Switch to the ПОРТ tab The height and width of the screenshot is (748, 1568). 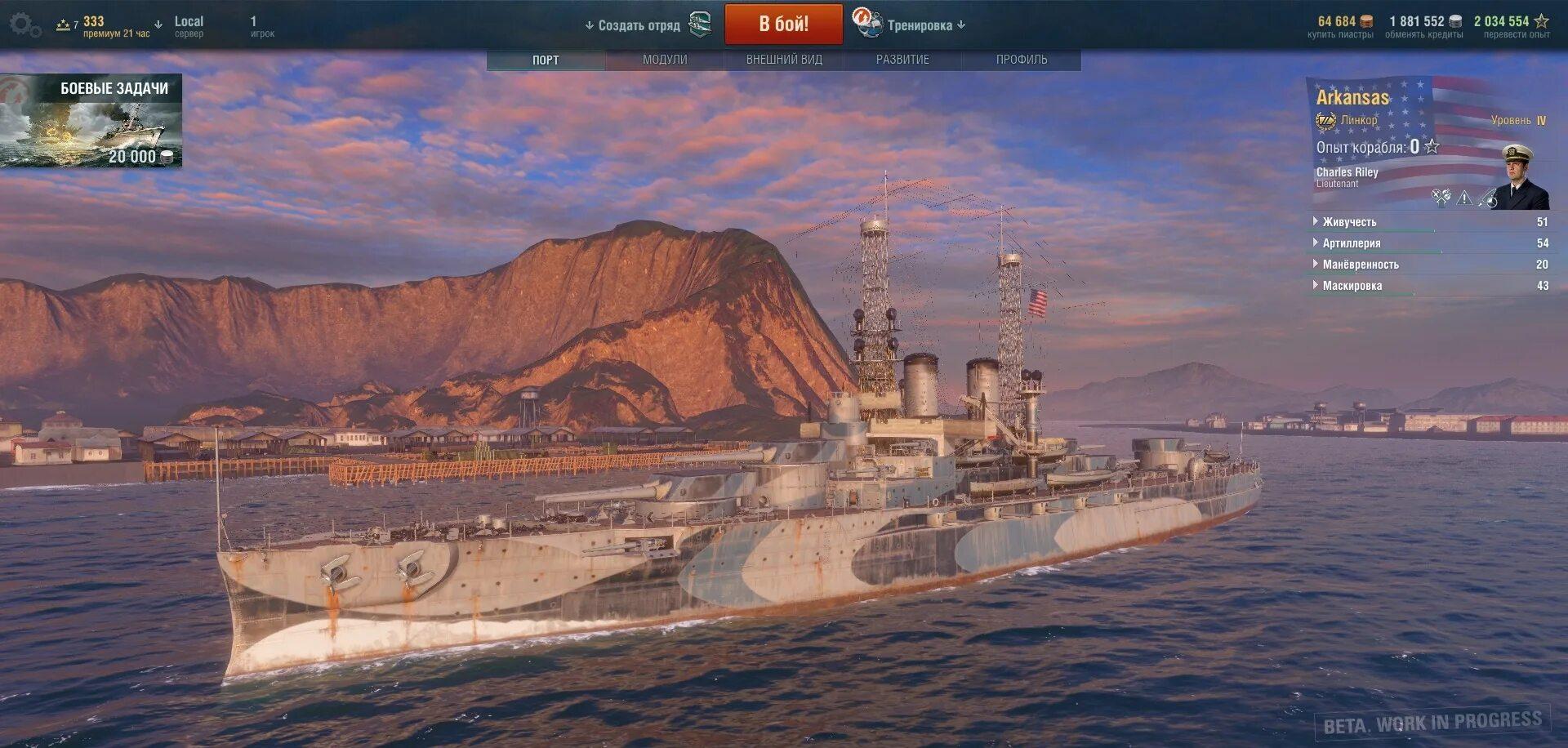tap(546, 60)
